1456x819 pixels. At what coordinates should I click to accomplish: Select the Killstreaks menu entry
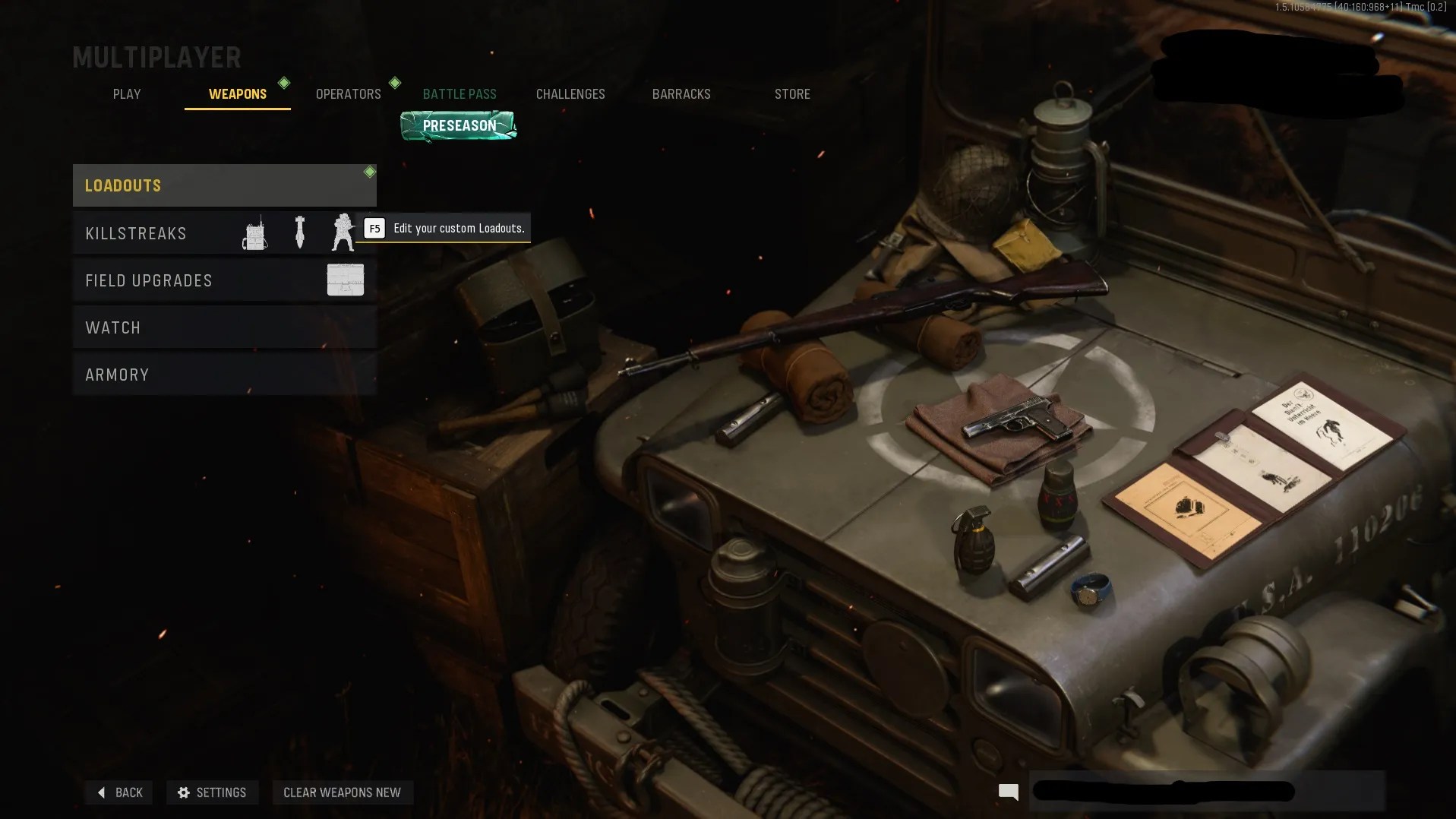[x=137, y=233]
